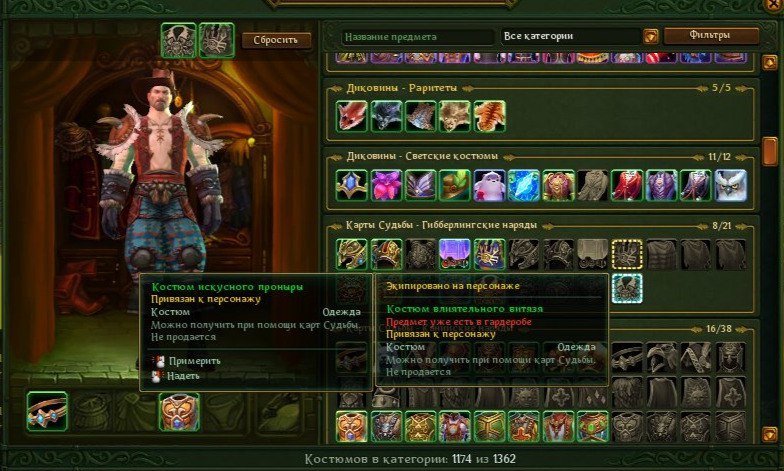Screen dimensions: 784x471
Task: Select the red dragon rarity icon
Action: coord(352,117)
